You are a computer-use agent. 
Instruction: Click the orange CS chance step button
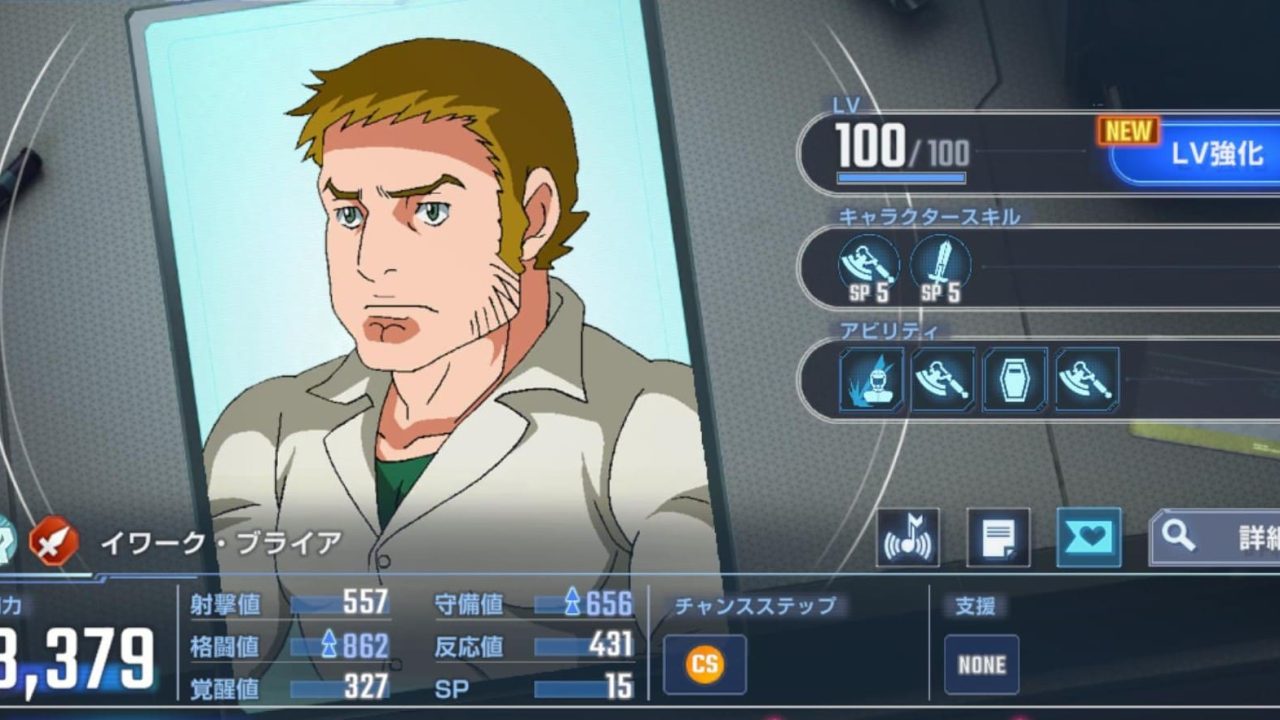tap(705, 665)
